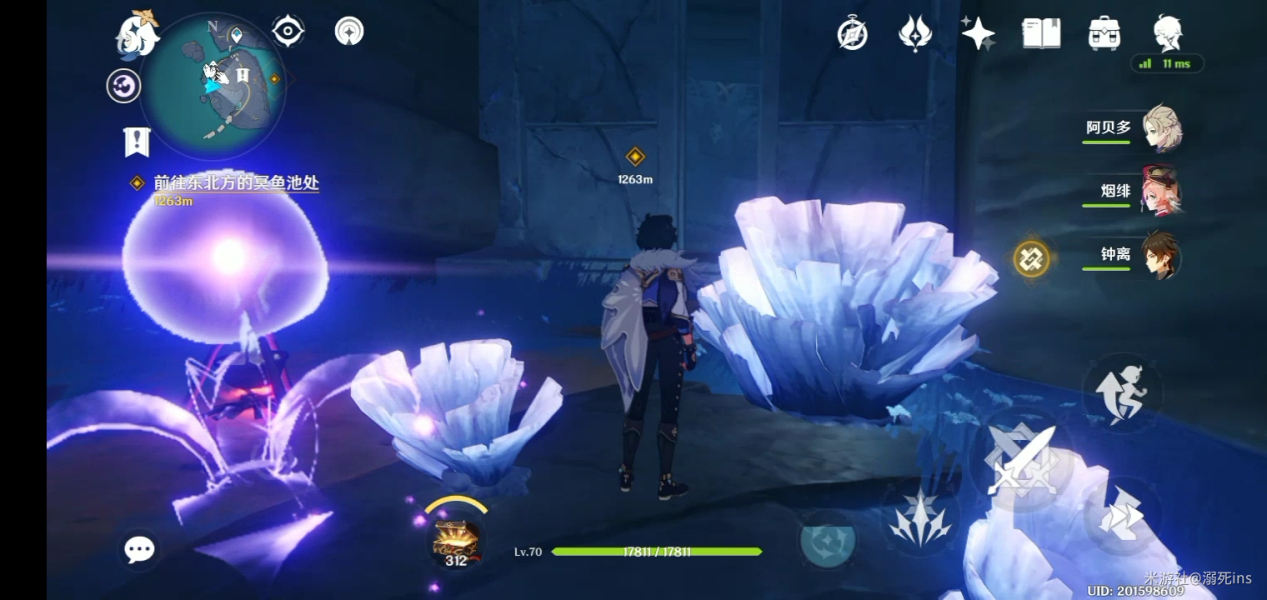Open the chat speech bubble
The image size is (1267, 600).
(139, 548)
